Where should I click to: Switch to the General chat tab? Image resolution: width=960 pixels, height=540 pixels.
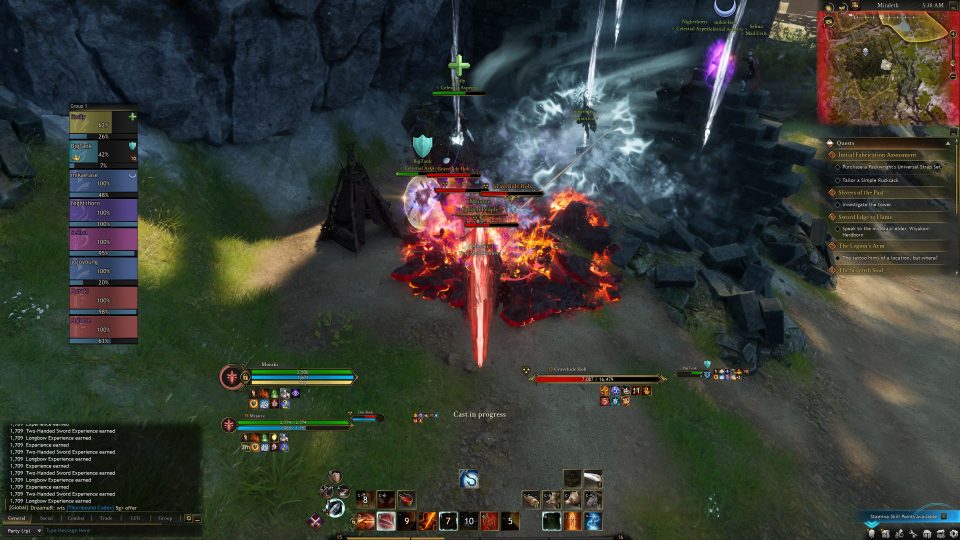17,518
